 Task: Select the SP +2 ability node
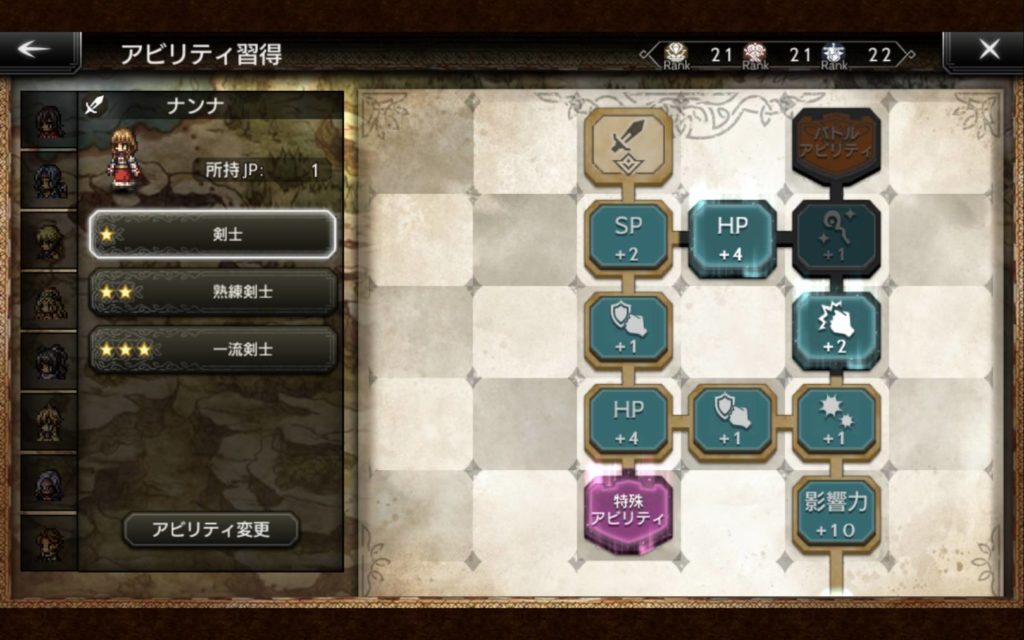click(x=628, y=237)
